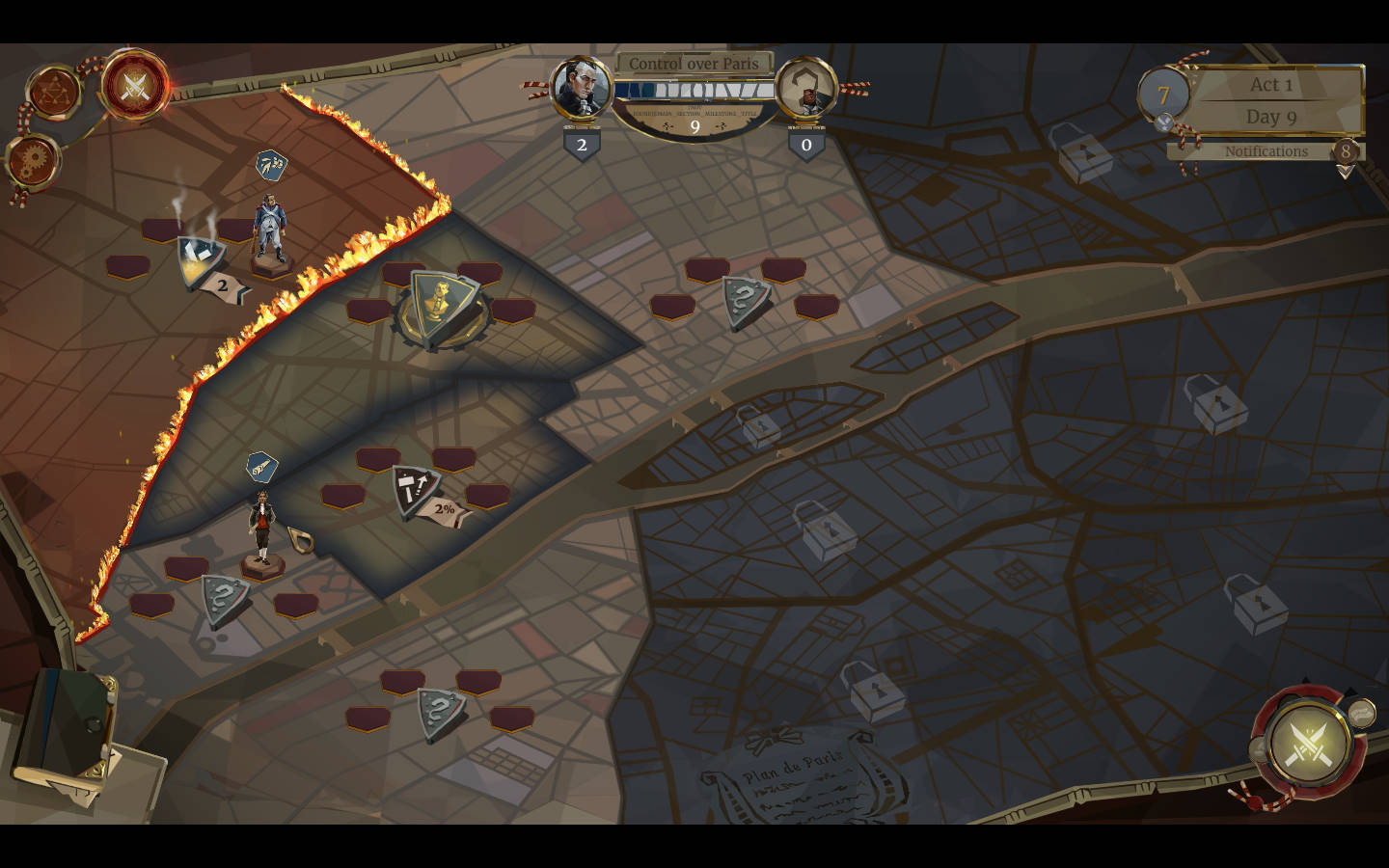Choose the hammer district shield showing 2%
The width and height of the screenshot is (1389, 868).
tap(417, 489)
